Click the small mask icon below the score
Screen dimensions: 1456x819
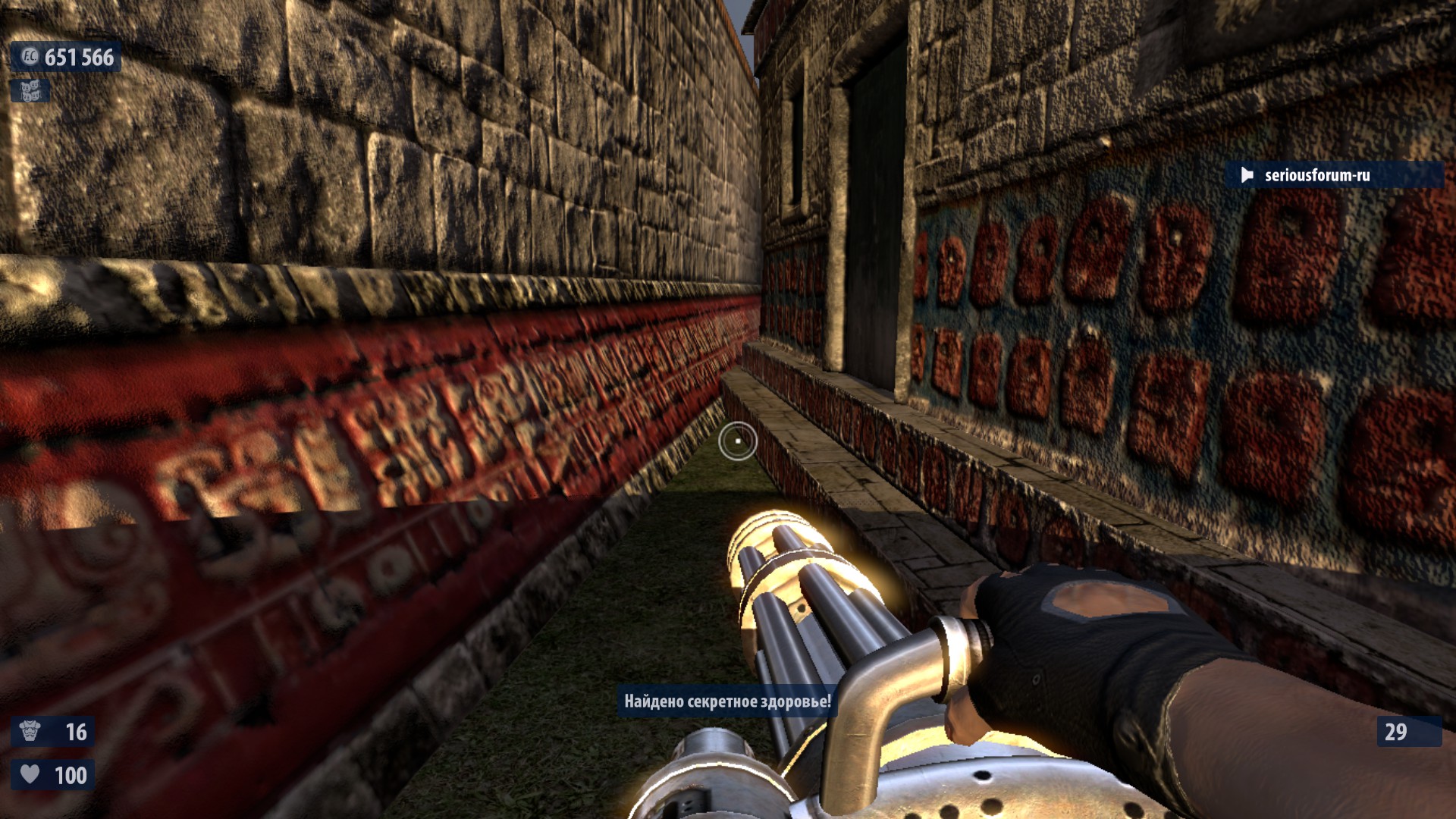(x=30, y=91)
